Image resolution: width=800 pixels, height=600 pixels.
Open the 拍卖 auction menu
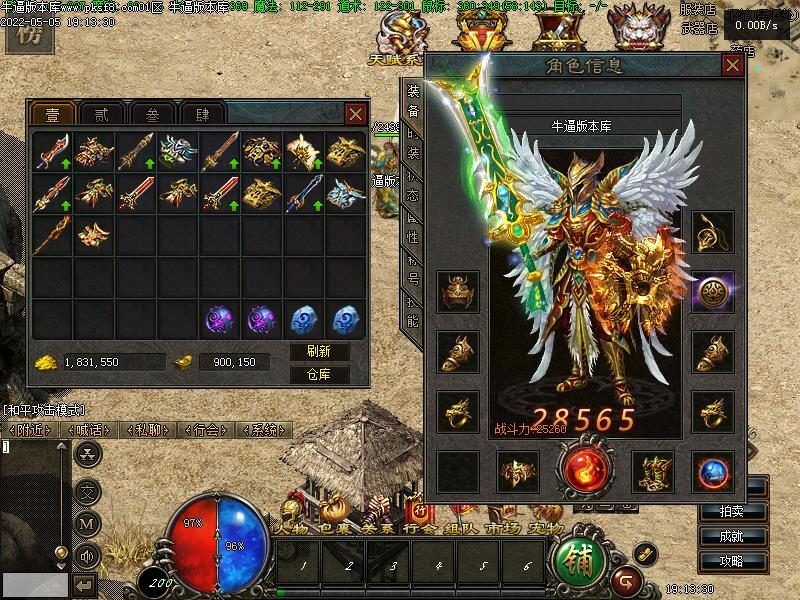[x=730, y=511]
